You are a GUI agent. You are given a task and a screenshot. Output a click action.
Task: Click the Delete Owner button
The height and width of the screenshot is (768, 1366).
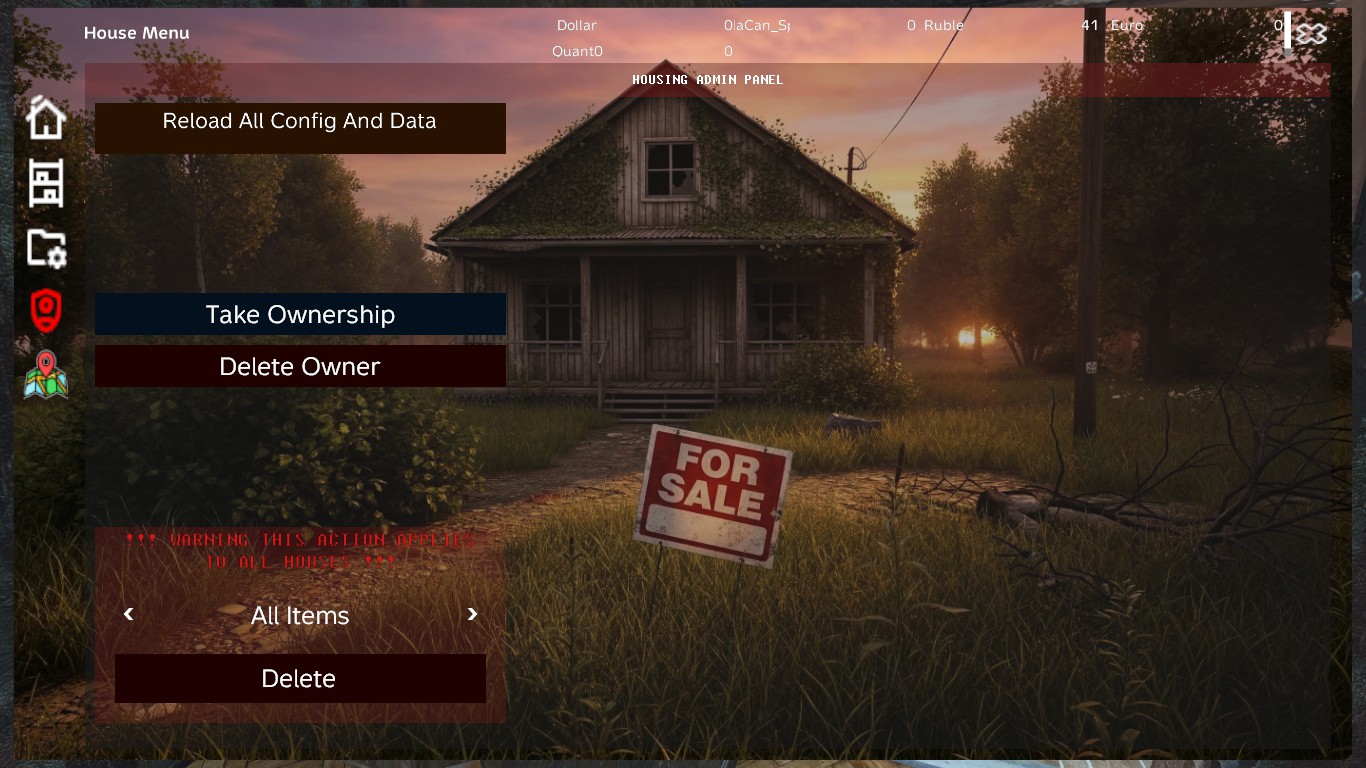pos(300,367)
